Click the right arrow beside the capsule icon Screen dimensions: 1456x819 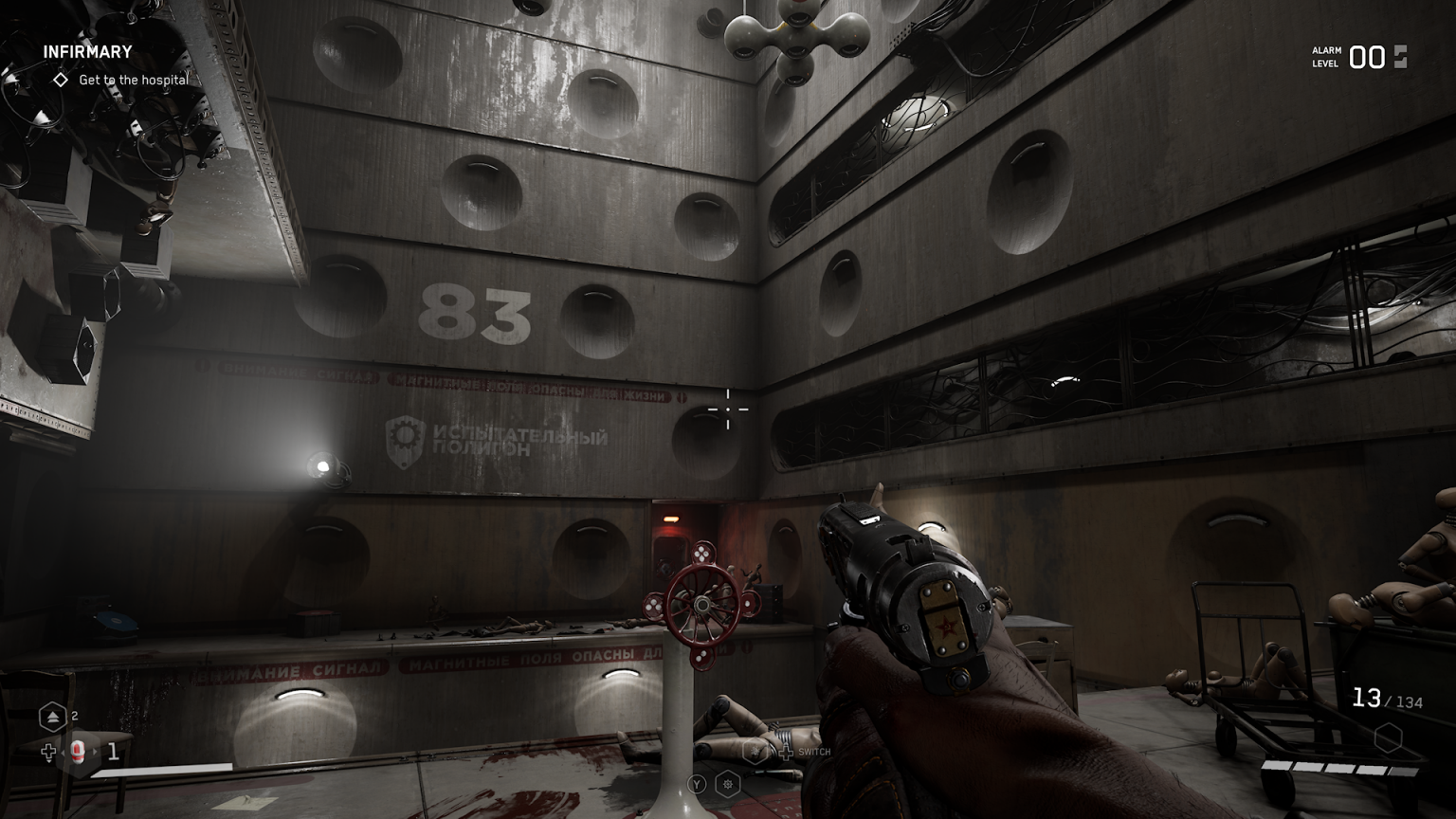click(96, 752)
